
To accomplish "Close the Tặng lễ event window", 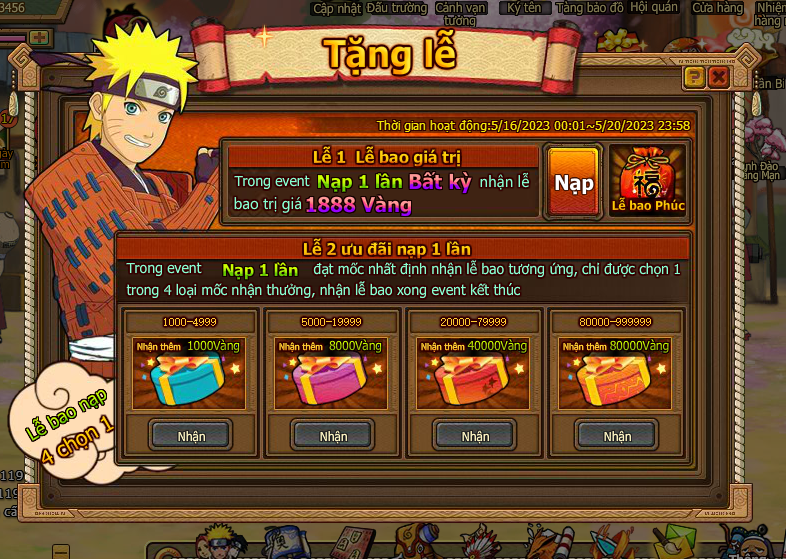I will (719, 76).
